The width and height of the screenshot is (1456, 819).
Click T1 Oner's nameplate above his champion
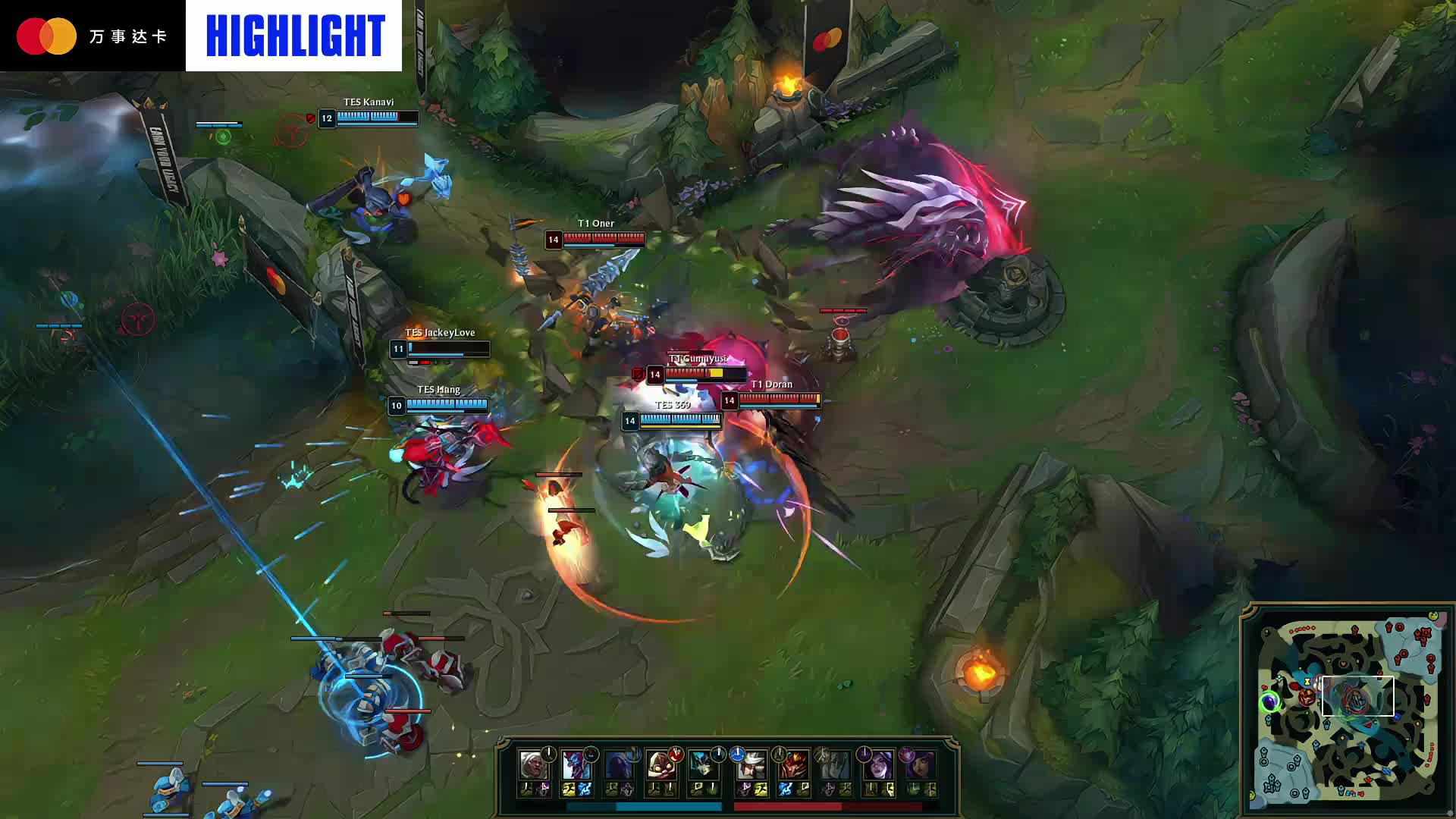pyautogui.click(x=595, y=223)
